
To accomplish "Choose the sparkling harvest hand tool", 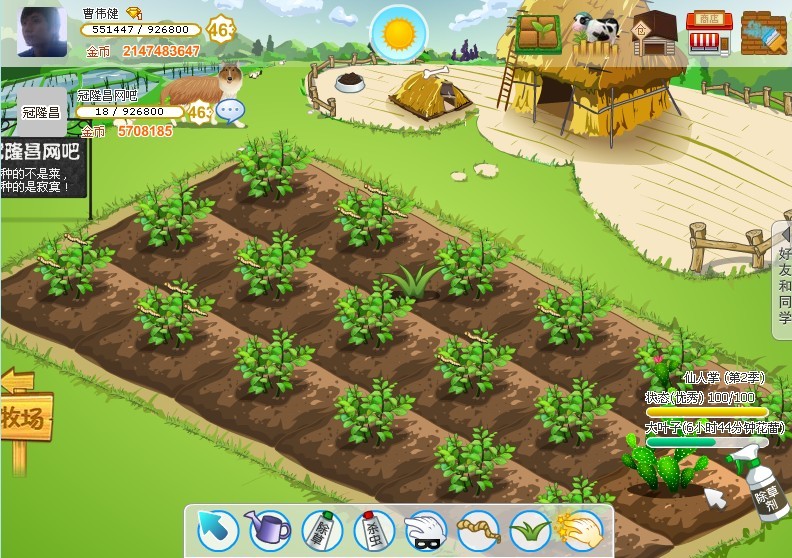I will coord(580,529).
